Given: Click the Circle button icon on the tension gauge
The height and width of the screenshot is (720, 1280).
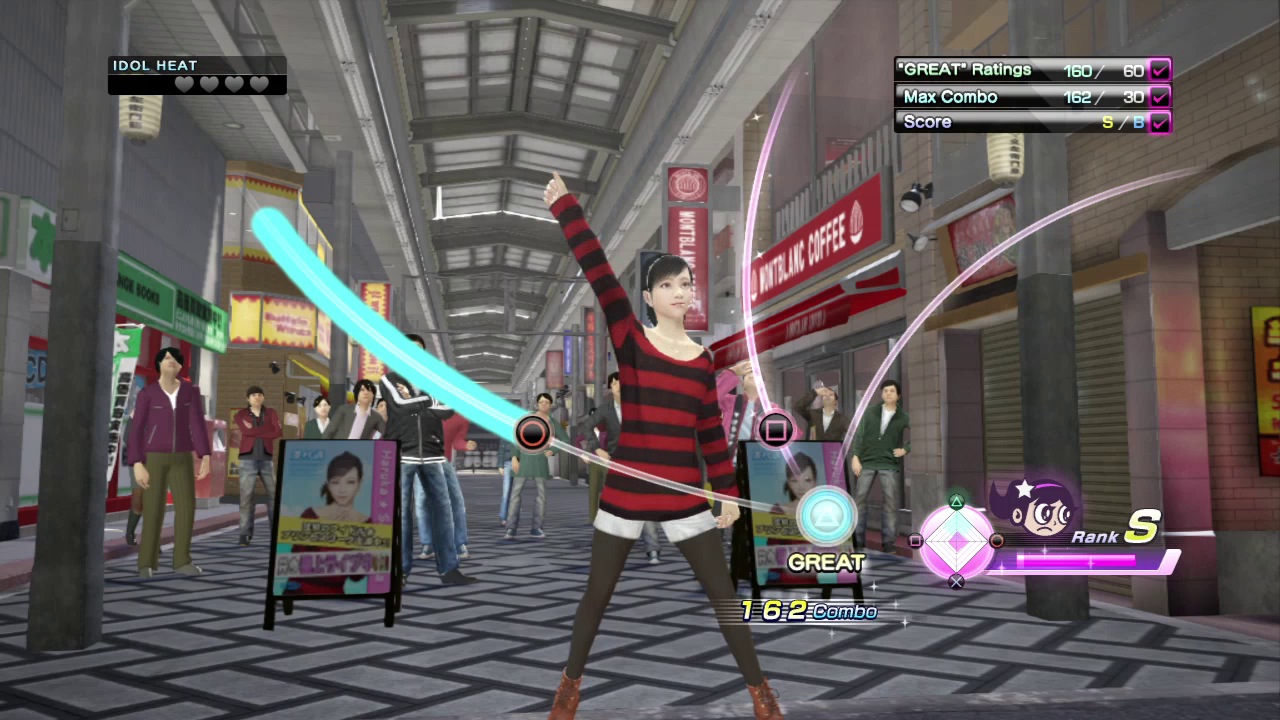Looking at the screenshot, I should 997,541.
